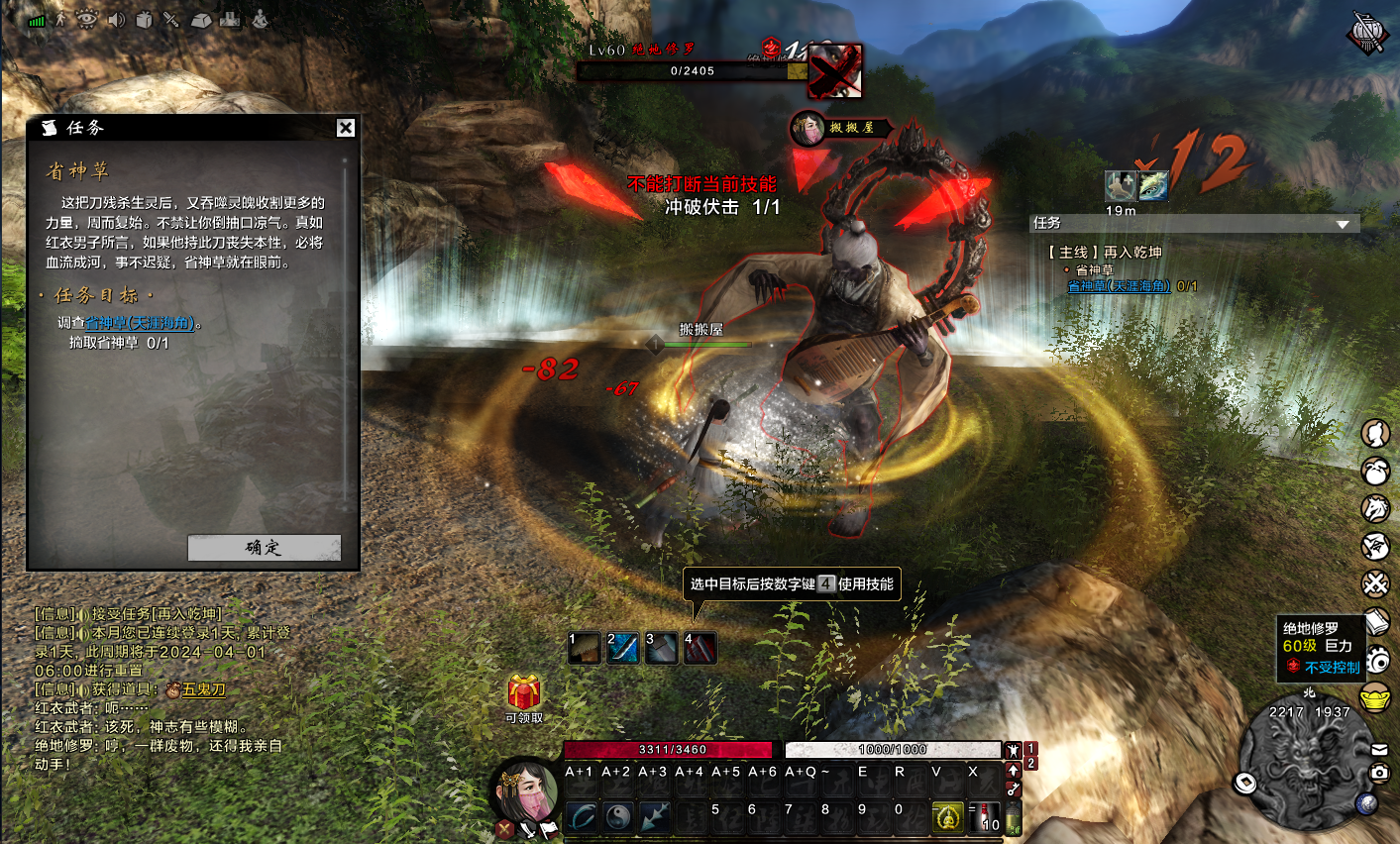The image size is (1400, 844).
Task: Trigger skill slot 1 on the combat bar
Action: click(584, 648)
